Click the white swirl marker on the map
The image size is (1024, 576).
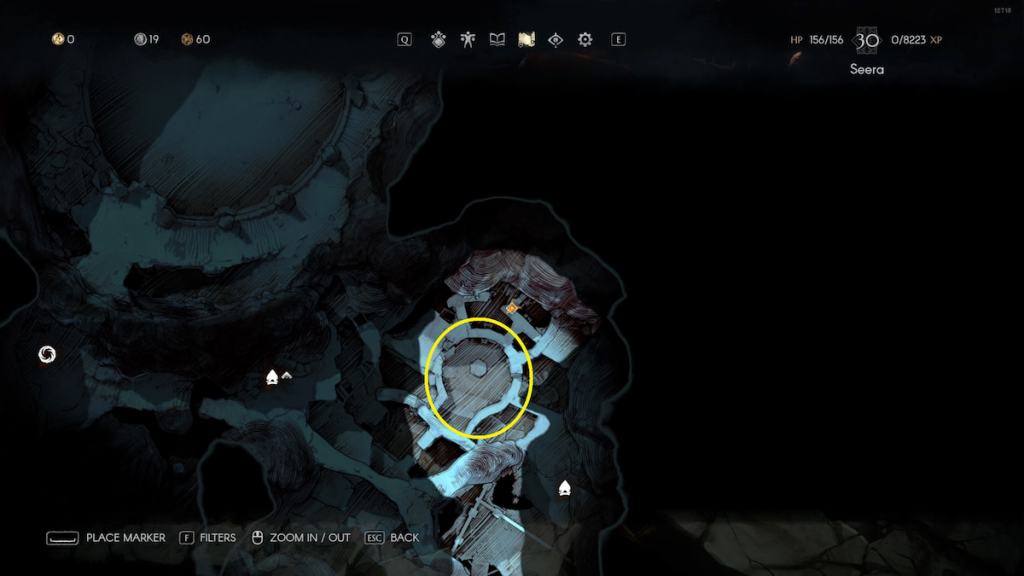46,353
